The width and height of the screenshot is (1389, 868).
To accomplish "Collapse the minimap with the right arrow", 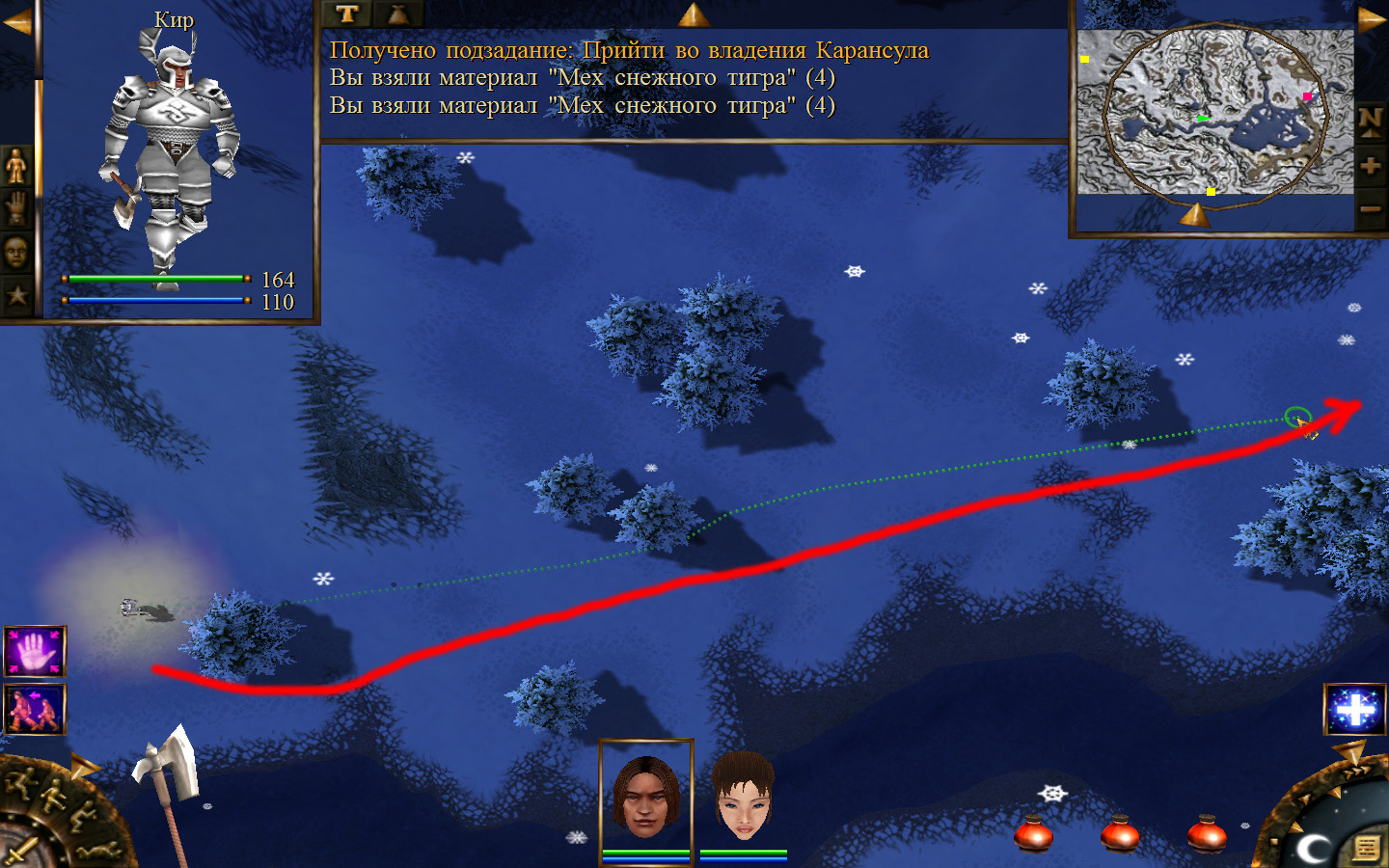I will [1372, 19].
